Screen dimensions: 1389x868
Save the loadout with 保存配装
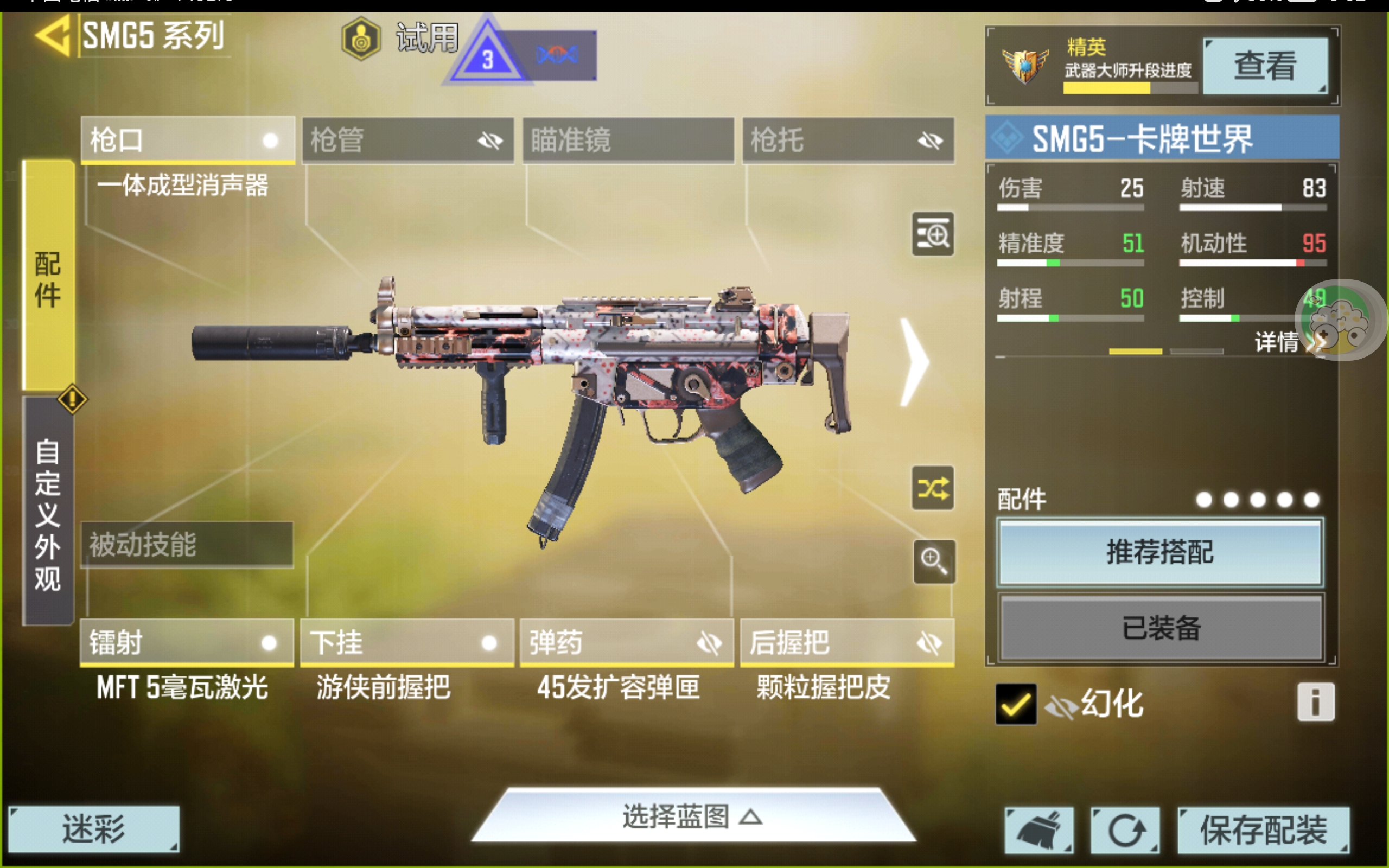click(x=1263, y=830)
